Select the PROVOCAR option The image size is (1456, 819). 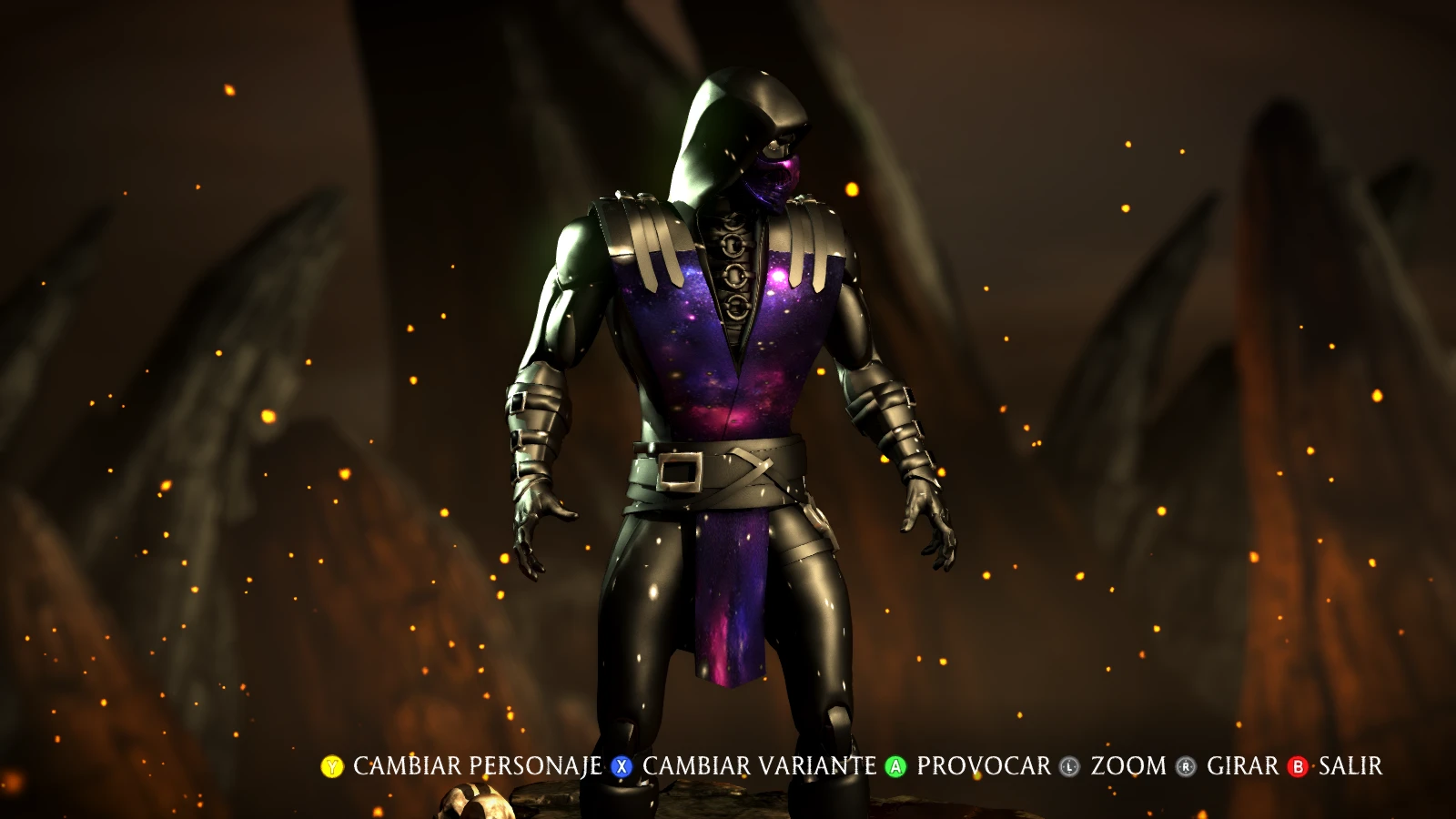point(981,767)
